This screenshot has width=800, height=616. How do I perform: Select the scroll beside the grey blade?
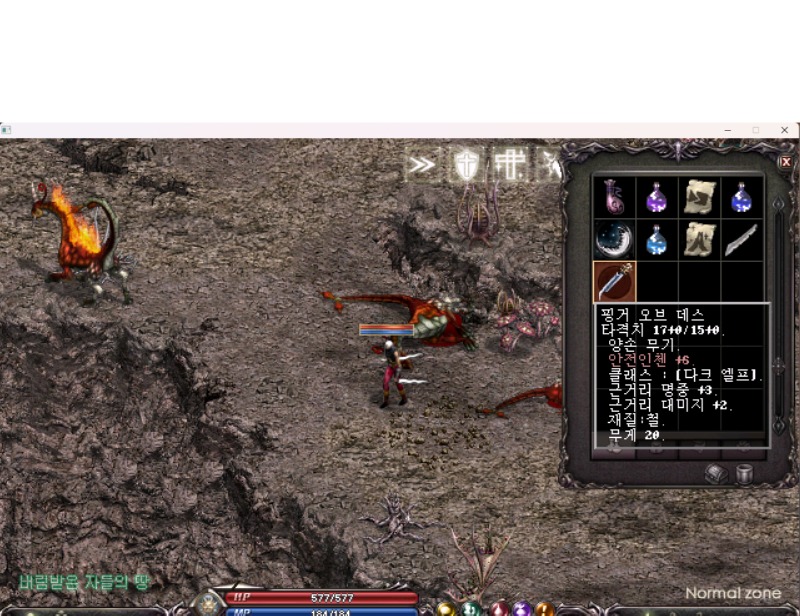coord(699,240)
